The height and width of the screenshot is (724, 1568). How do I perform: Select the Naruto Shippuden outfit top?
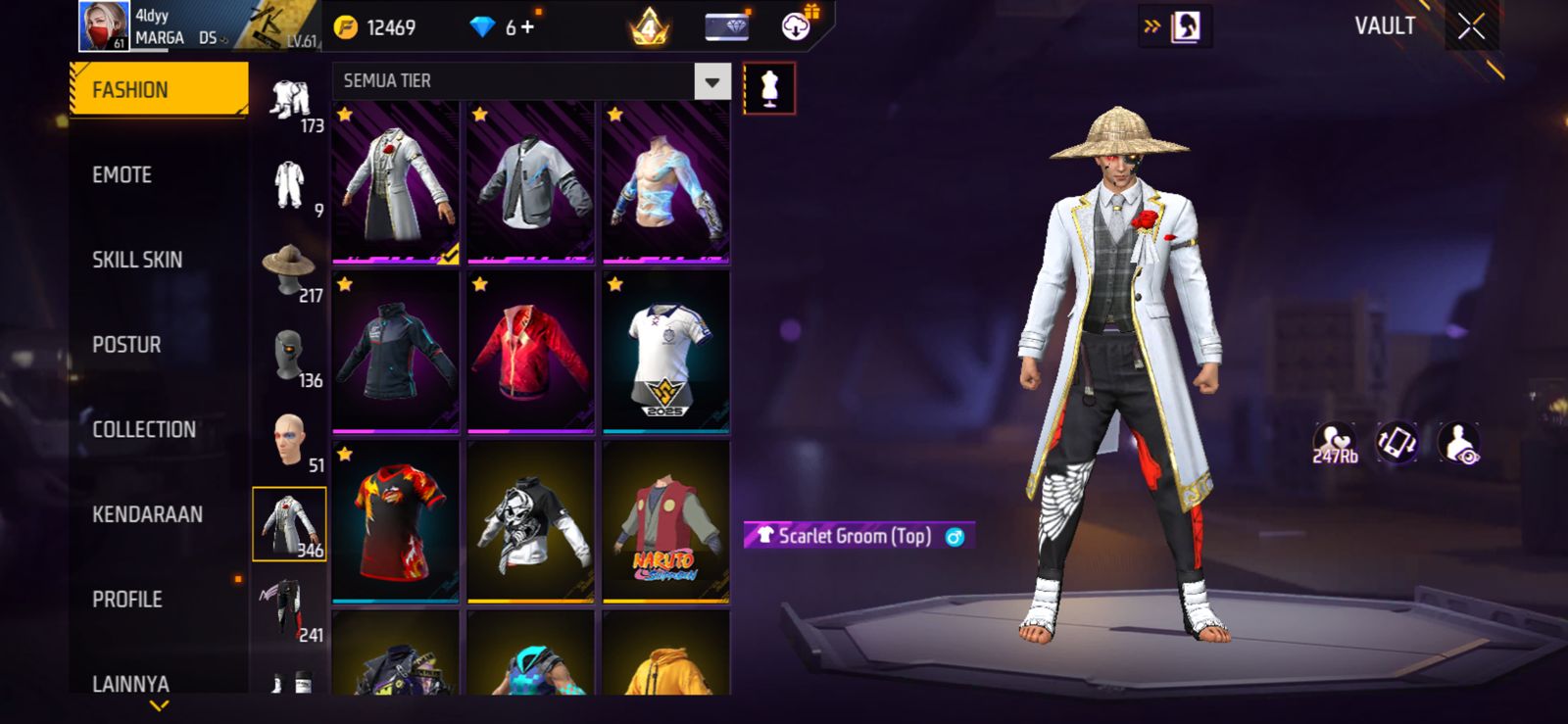665,520
